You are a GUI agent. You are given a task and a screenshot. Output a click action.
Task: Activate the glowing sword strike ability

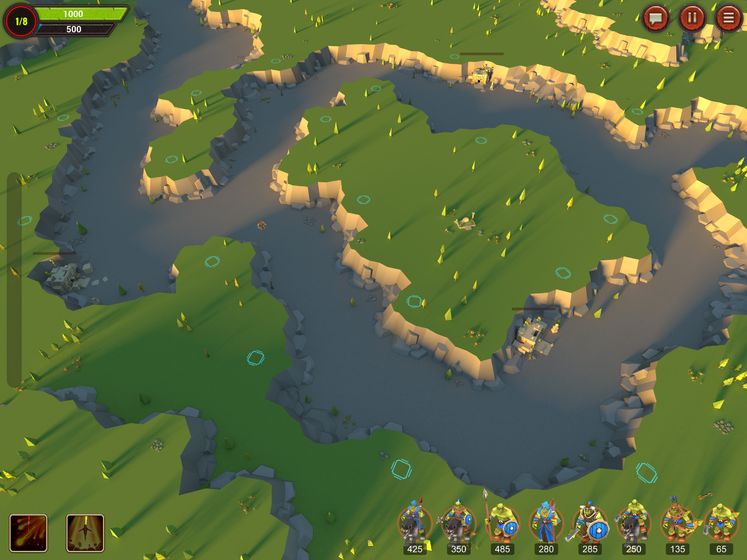85,531
